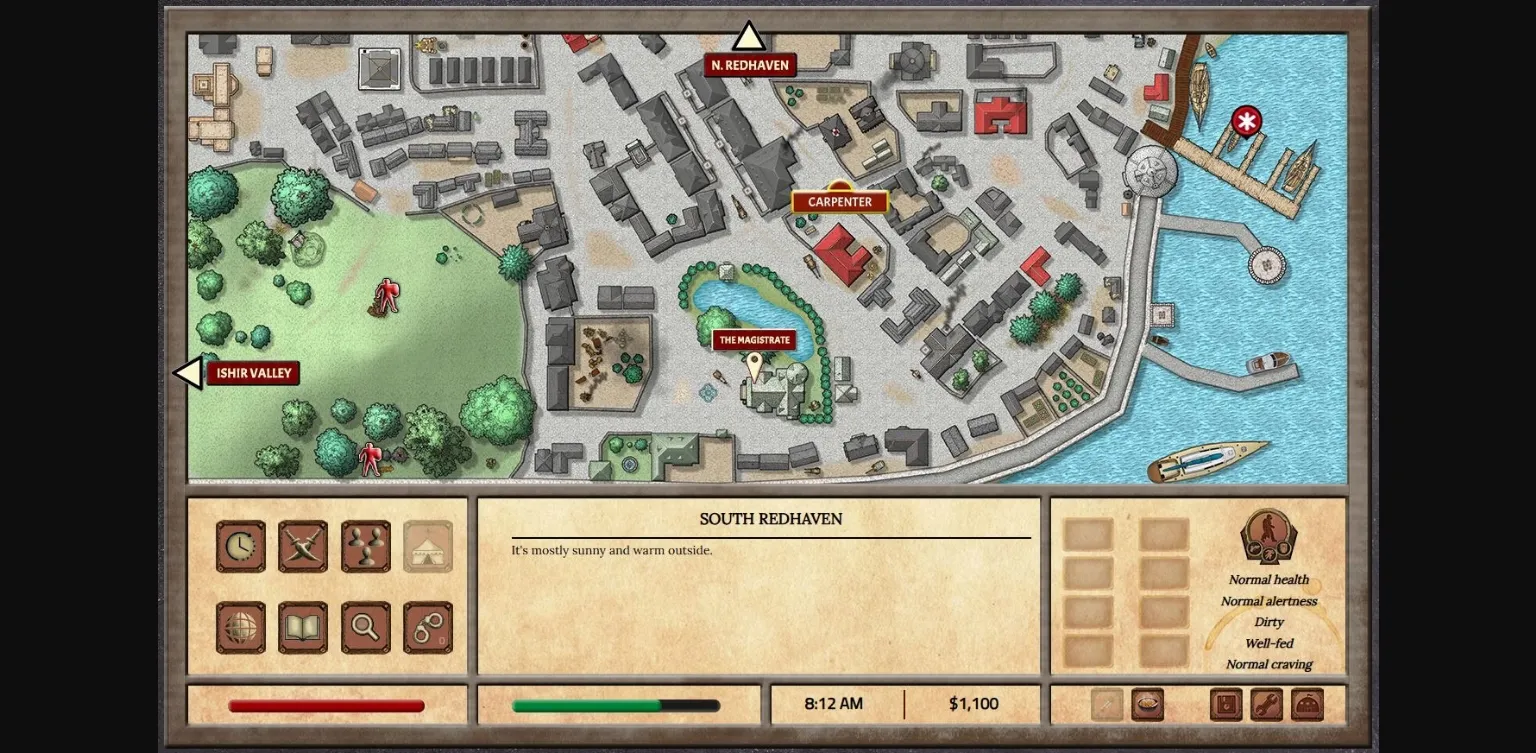Click the handcuffs icon
1536x753 pixels.
coord(428,628)
